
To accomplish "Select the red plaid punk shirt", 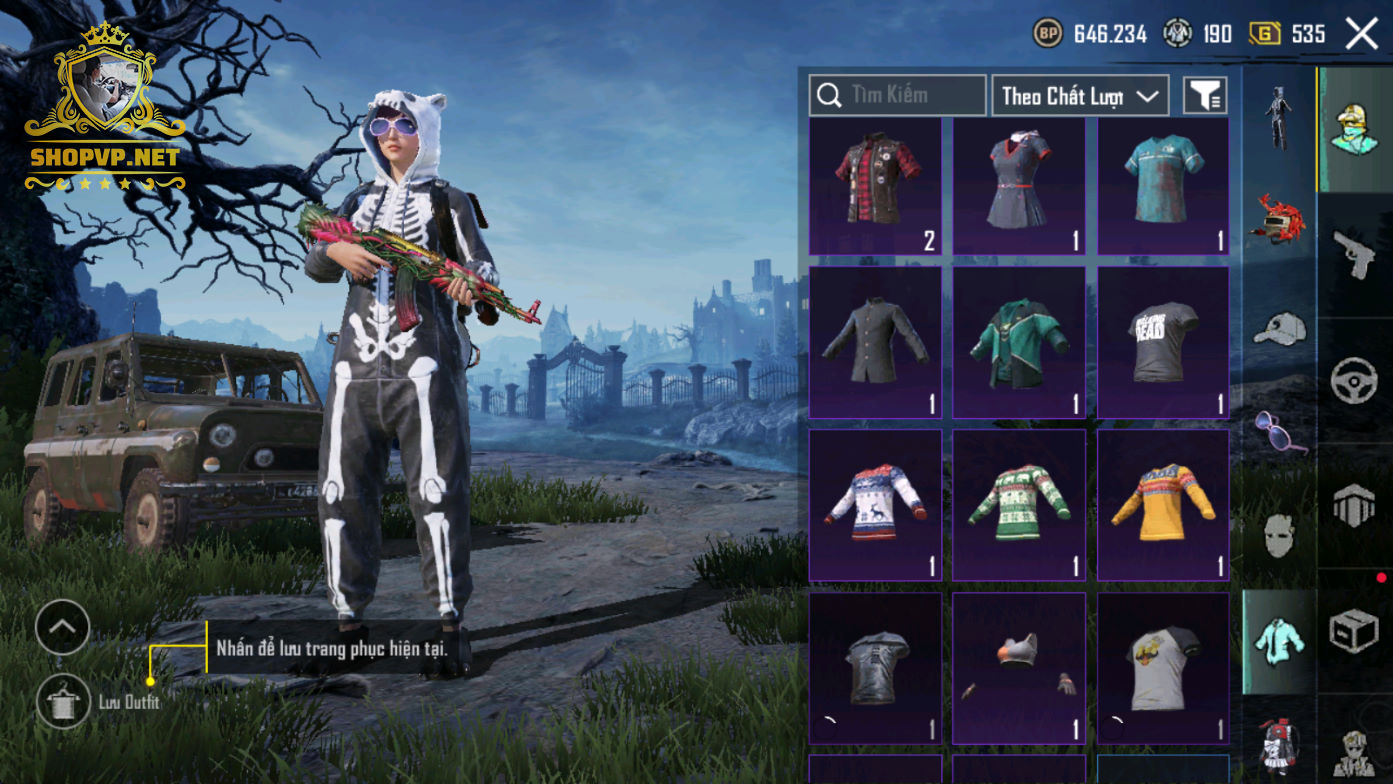I will coord(875,186).
